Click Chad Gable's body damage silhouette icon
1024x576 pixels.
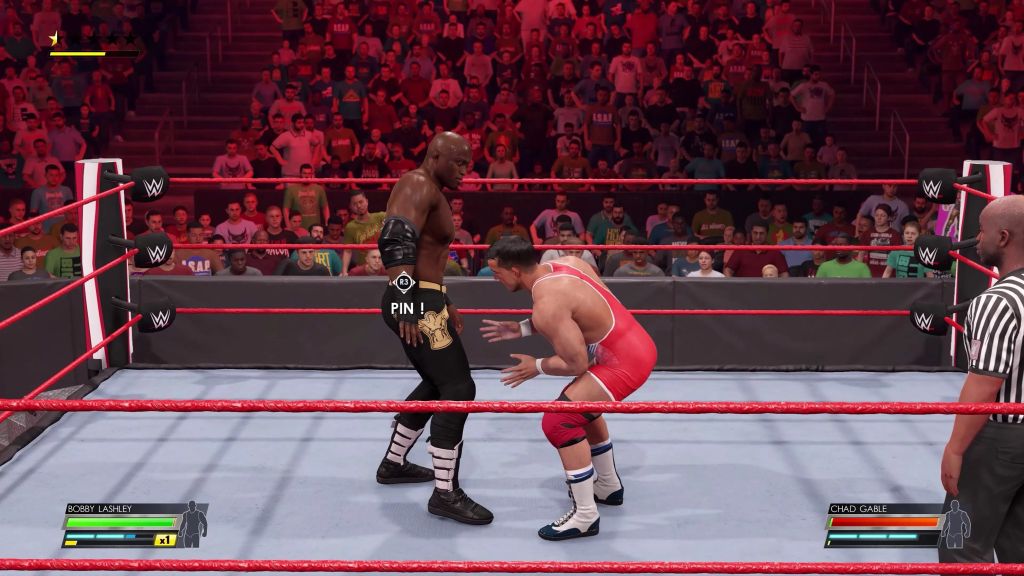(955, 522)
